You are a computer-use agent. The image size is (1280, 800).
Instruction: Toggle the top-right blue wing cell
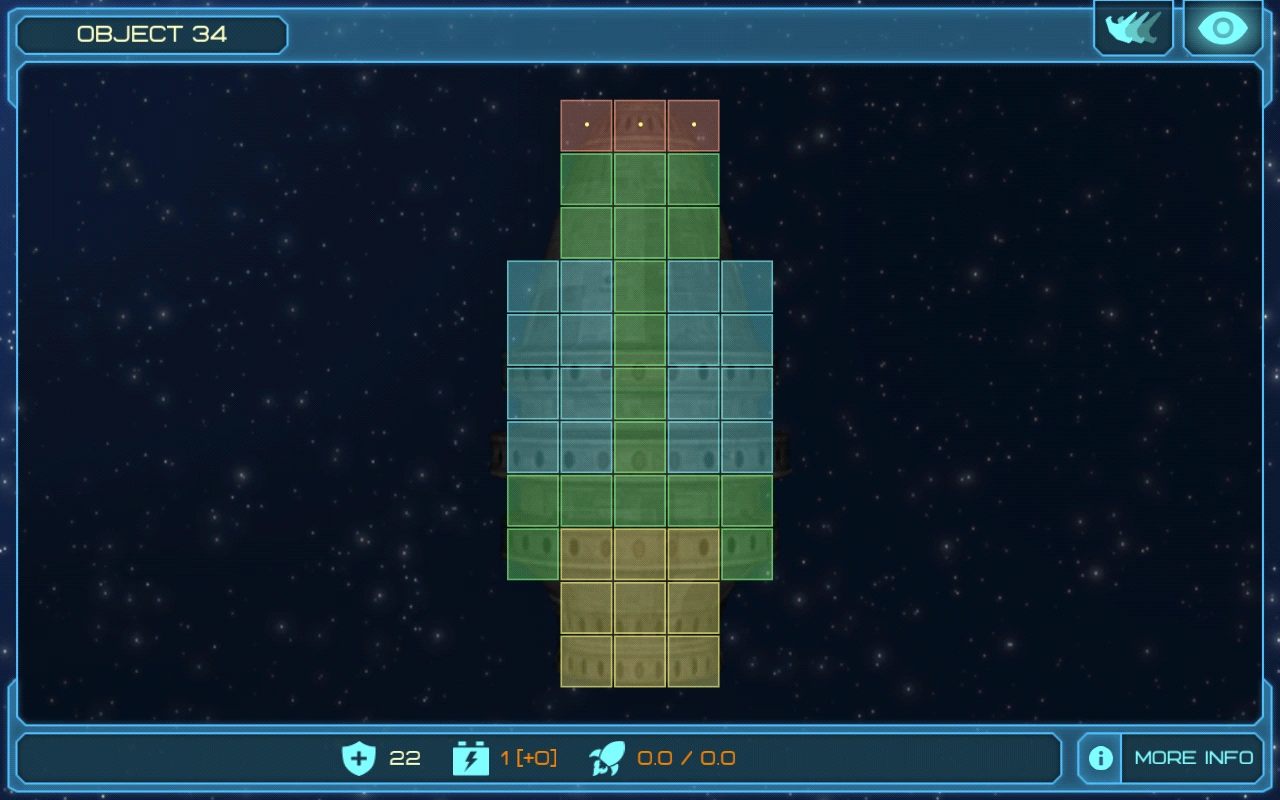point(746,284)
